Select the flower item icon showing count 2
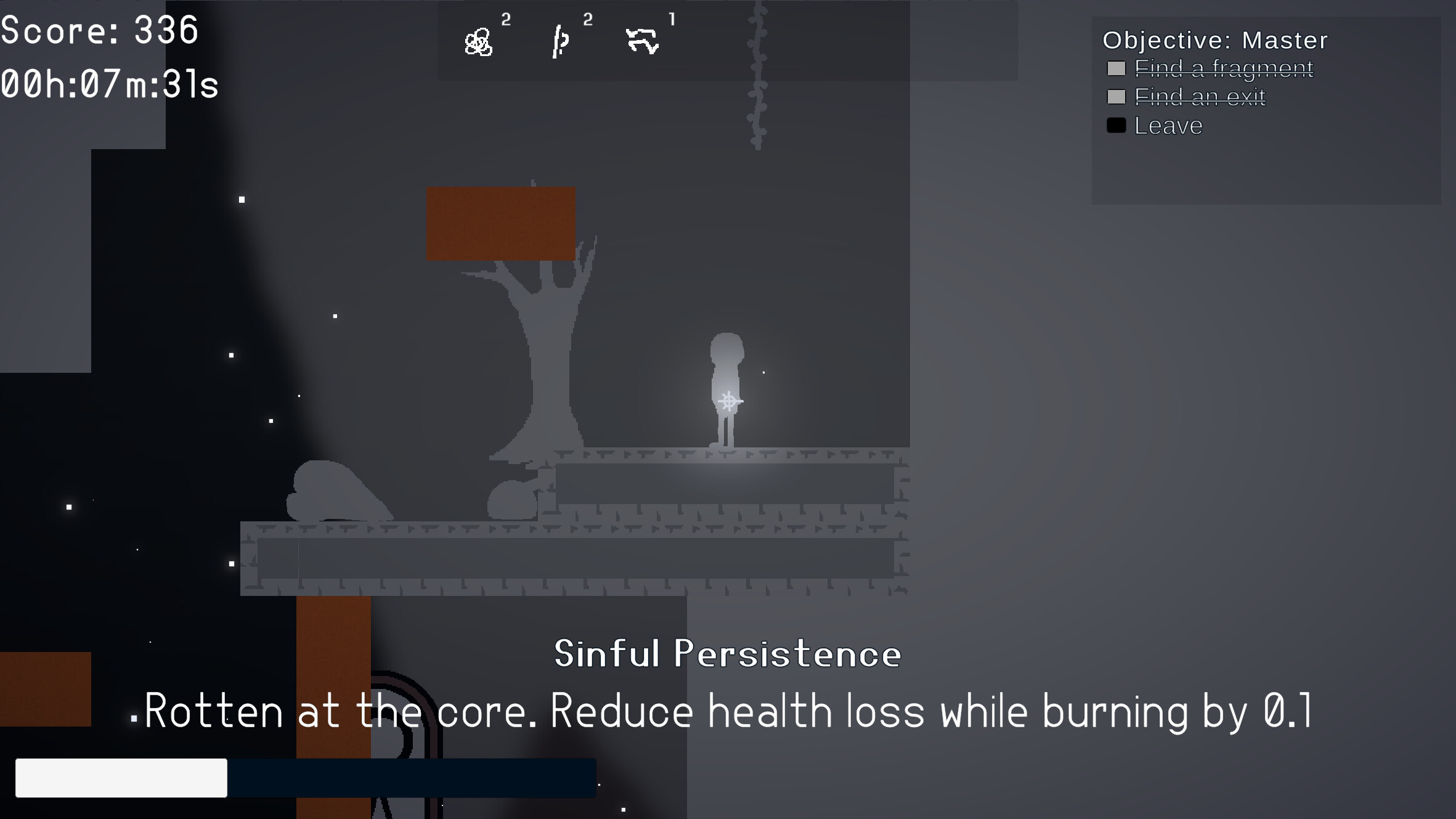This screenshot has width=1456, height=819. pos(479,42)
